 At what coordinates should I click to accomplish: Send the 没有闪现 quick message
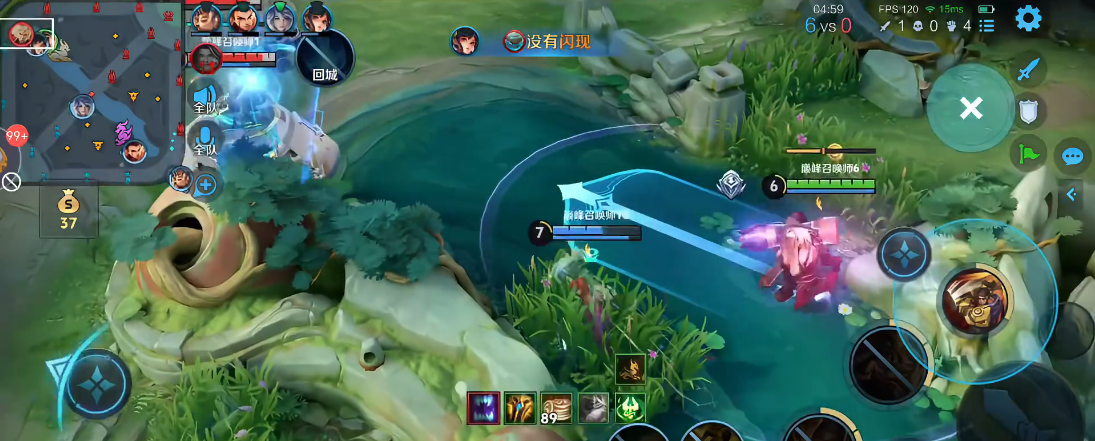[547, 41]
